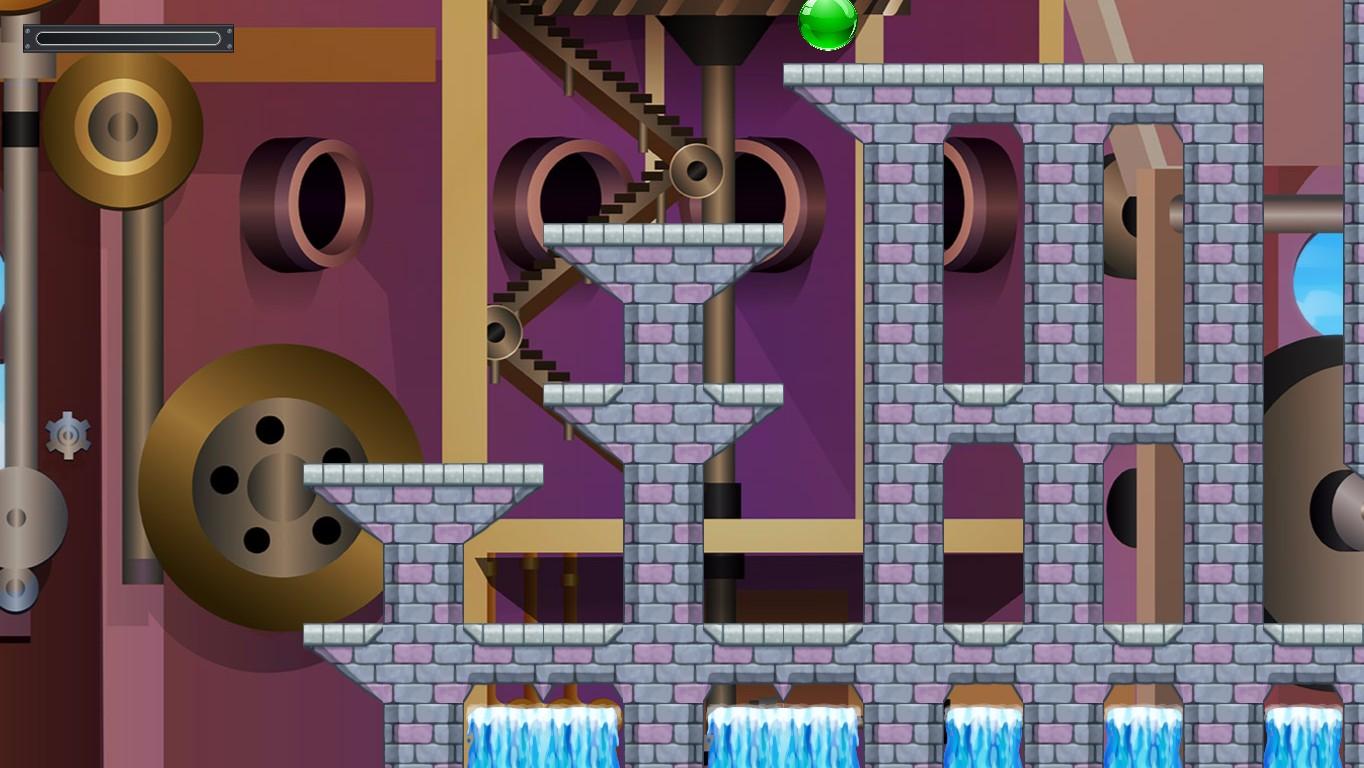
Task: Click the bronze pulley mid-staircase on the left
Action: point(503,330)
